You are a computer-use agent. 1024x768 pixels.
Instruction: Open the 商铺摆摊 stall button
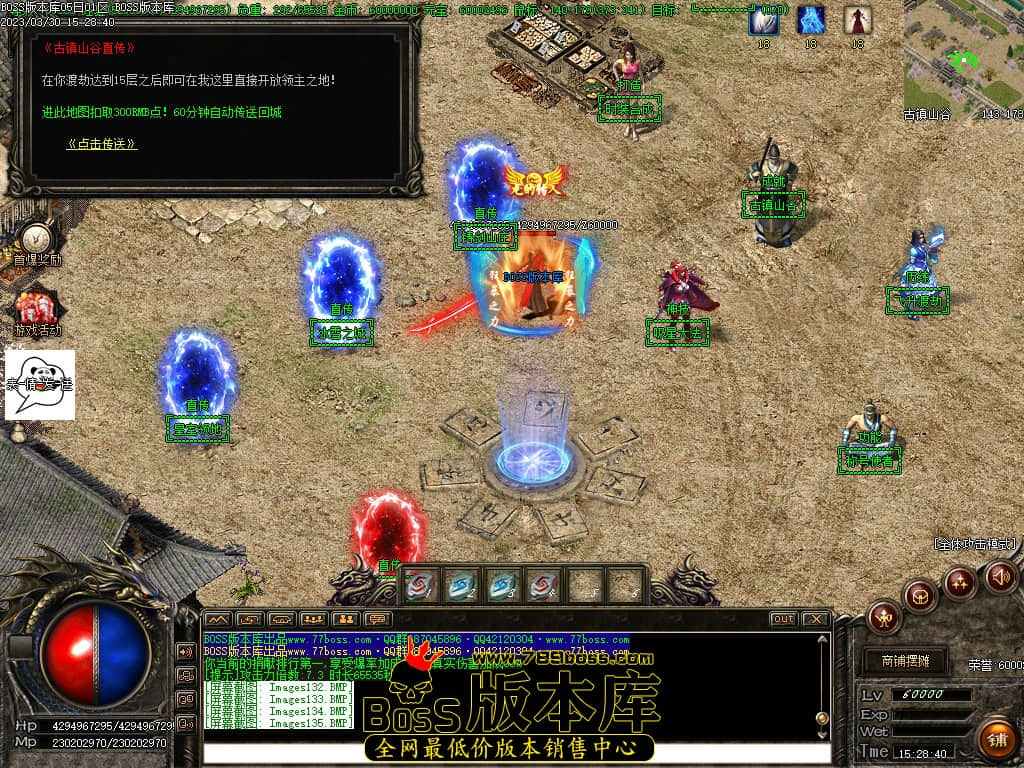904,661
